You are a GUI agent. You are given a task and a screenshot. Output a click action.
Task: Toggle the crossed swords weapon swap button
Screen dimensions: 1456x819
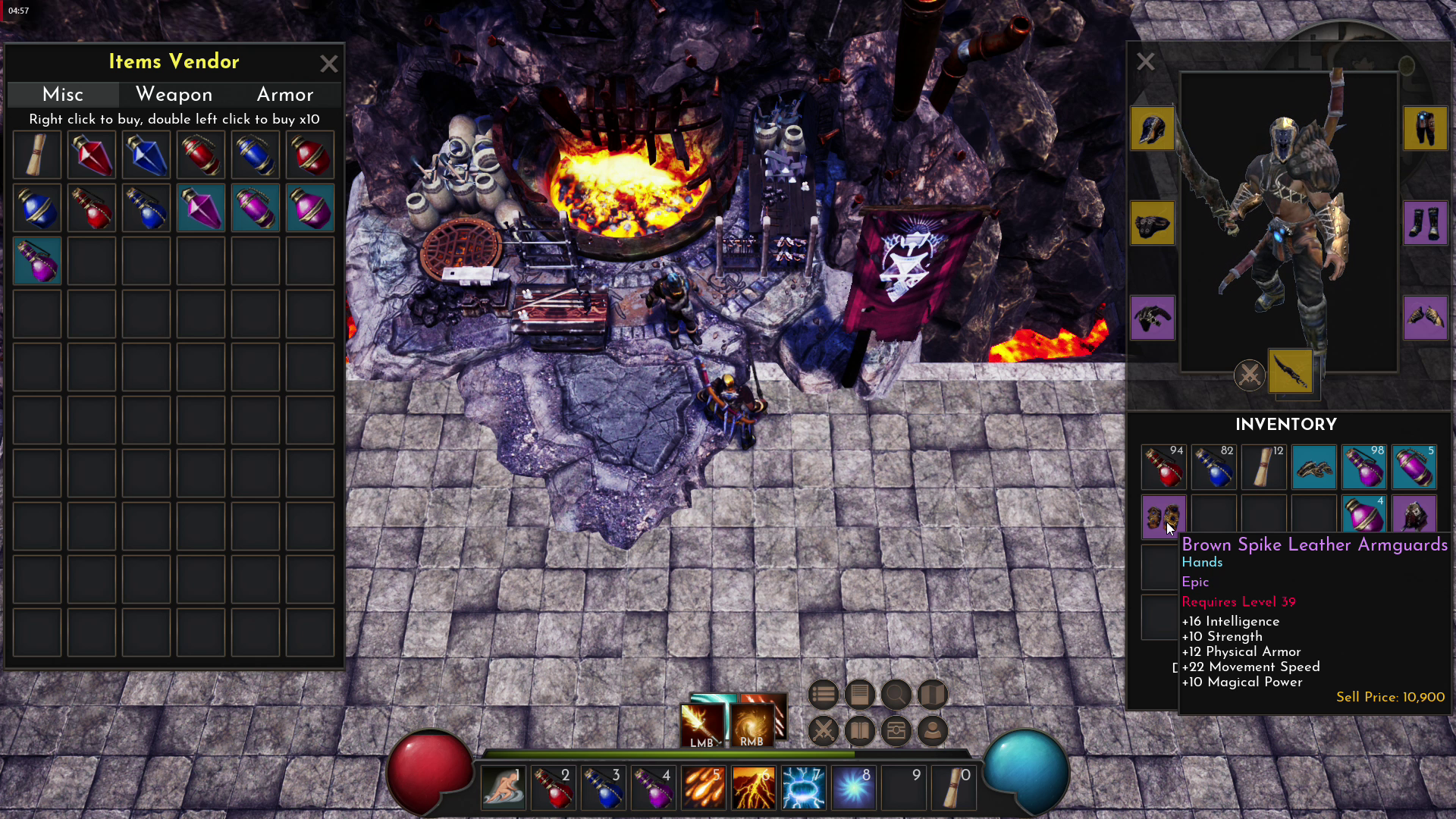pyautogui.click(x=1249, y=375)
